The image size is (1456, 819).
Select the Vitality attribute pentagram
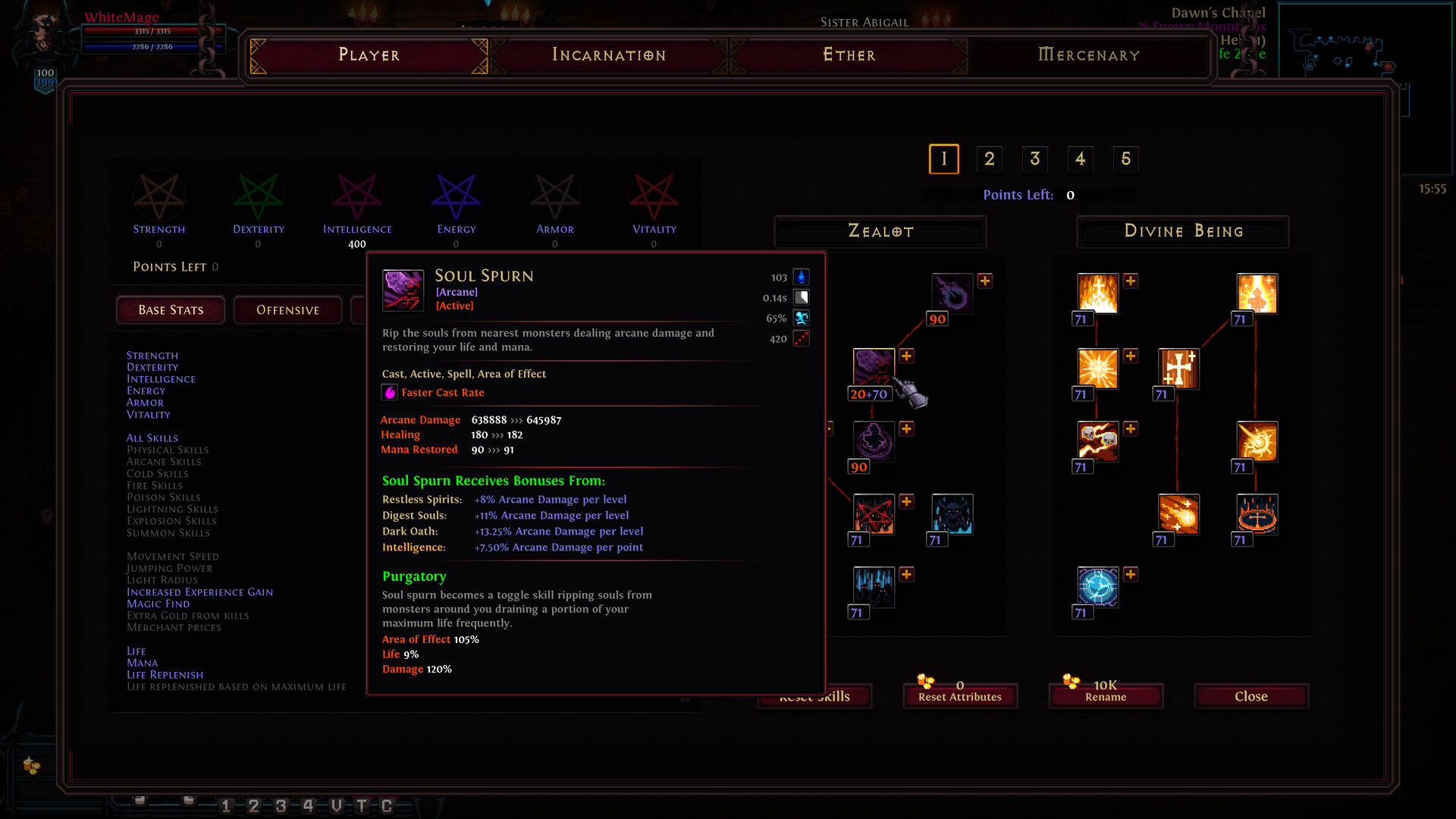(654, 196)
